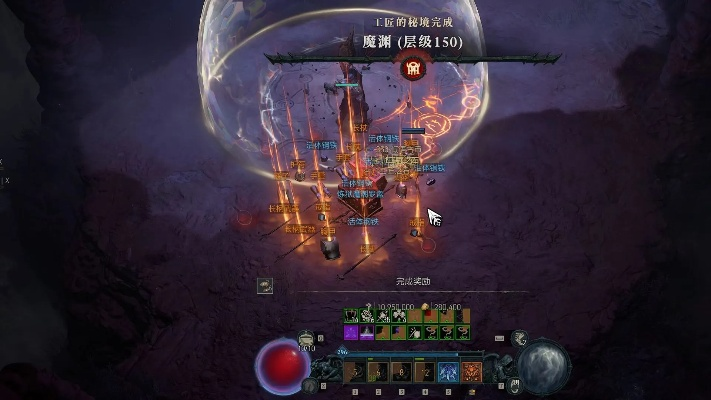Image resolution: width=711 pixels, height=400 pixels.
Task: Click the round icon above the resource orb
Action: [520, 339]
